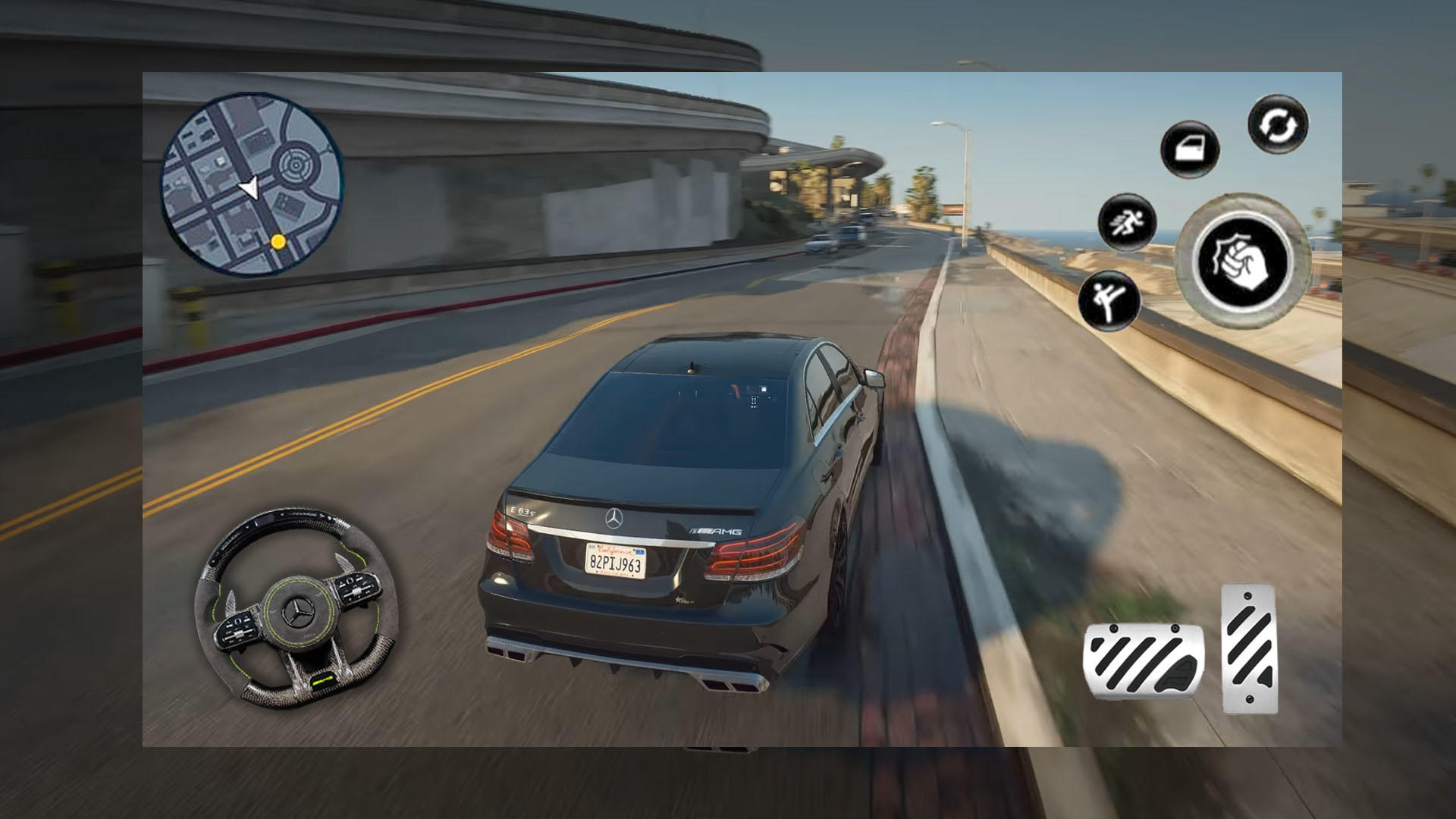Tap the wide brake pedal

coord(1143,660)
